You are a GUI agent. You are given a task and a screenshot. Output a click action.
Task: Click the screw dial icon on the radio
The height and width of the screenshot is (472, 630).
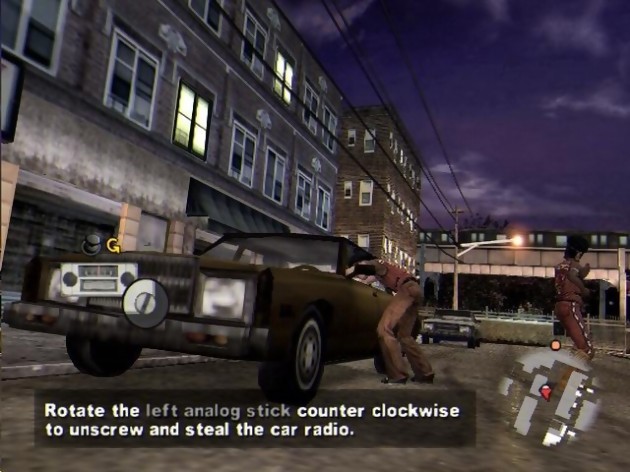coord(146,301)
